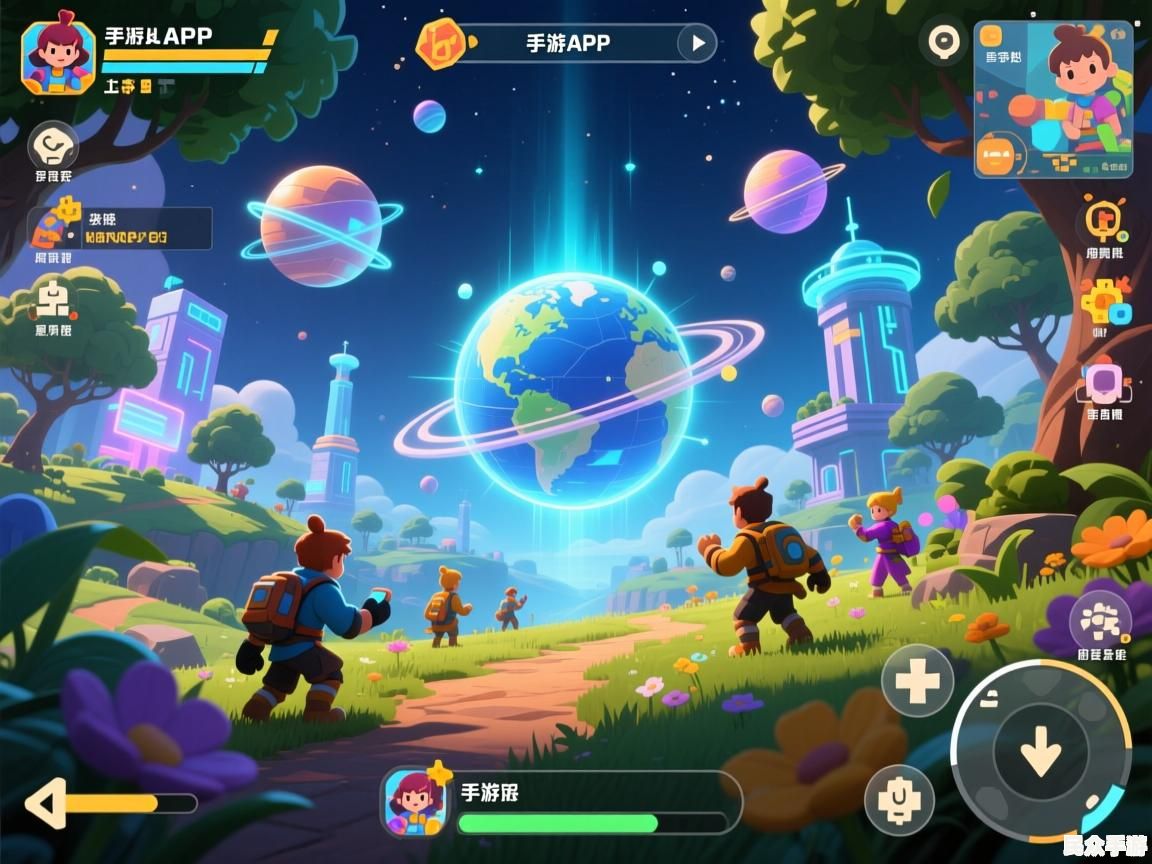The image size is (1152, 864).
Task: Activate the round purple skill button
Action: (x=1100, y=622)
